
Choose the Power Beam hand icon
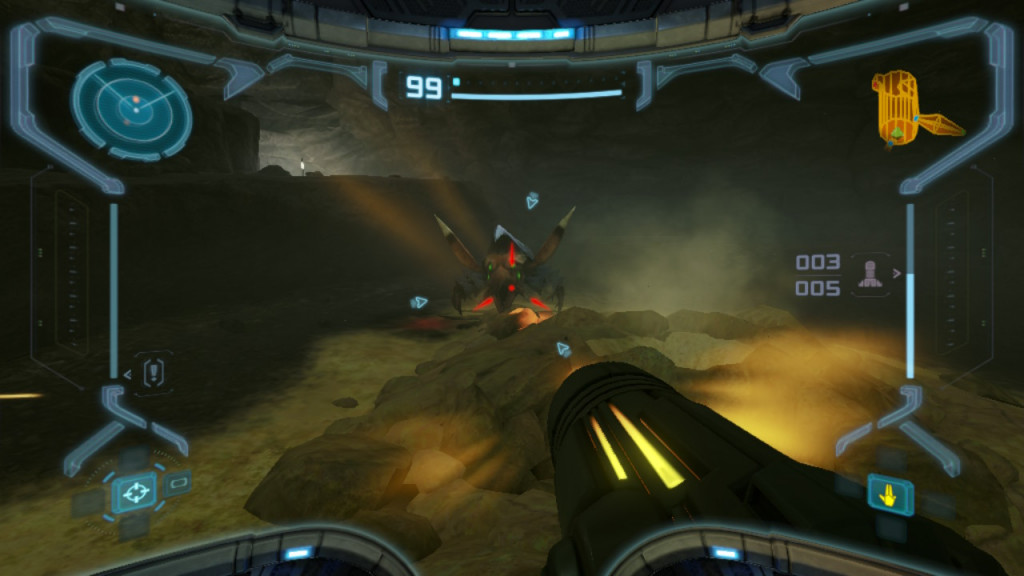click(x=889, y=494)
